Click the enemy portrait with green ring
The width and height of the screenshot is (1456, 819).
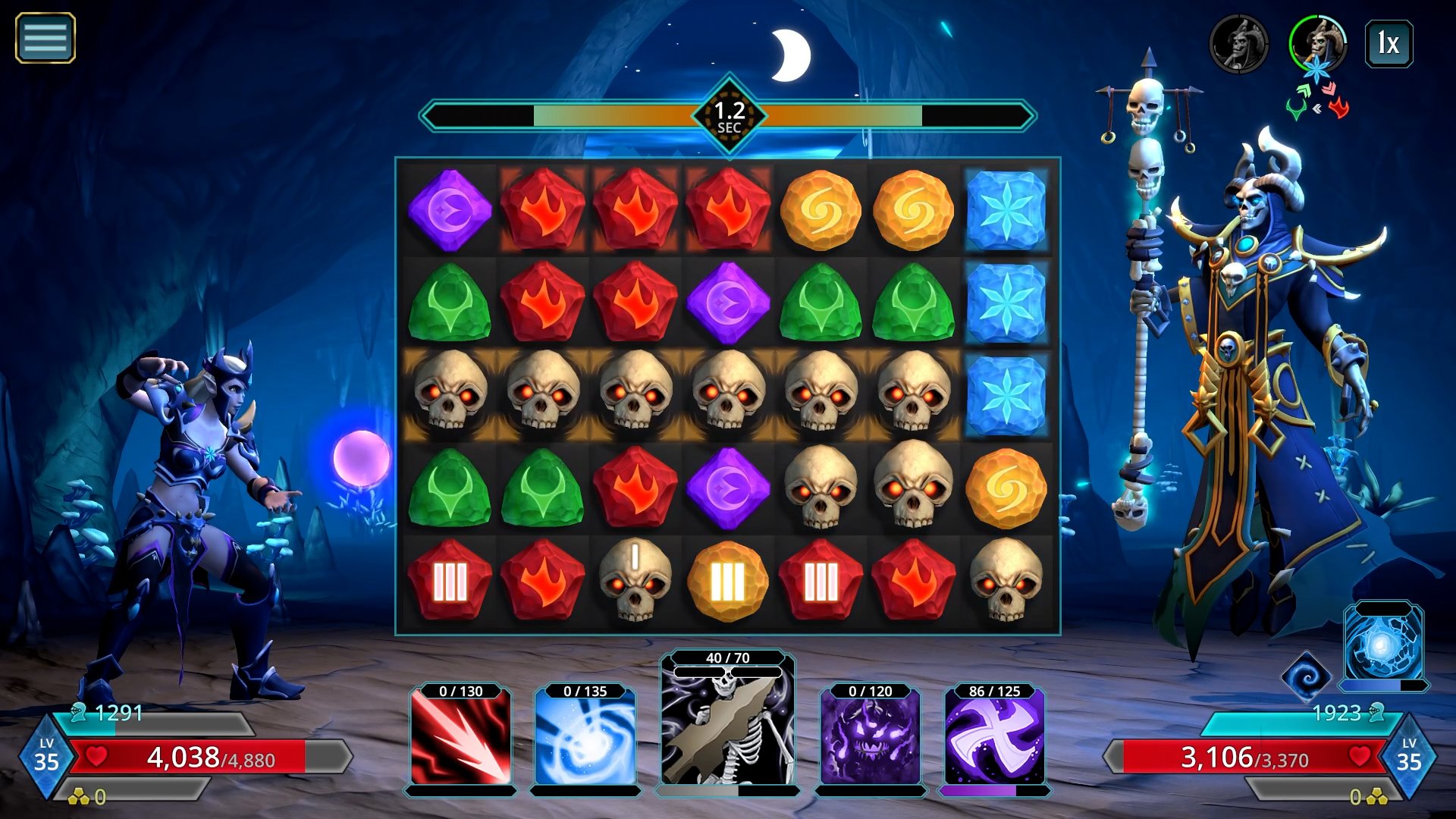1318,43
